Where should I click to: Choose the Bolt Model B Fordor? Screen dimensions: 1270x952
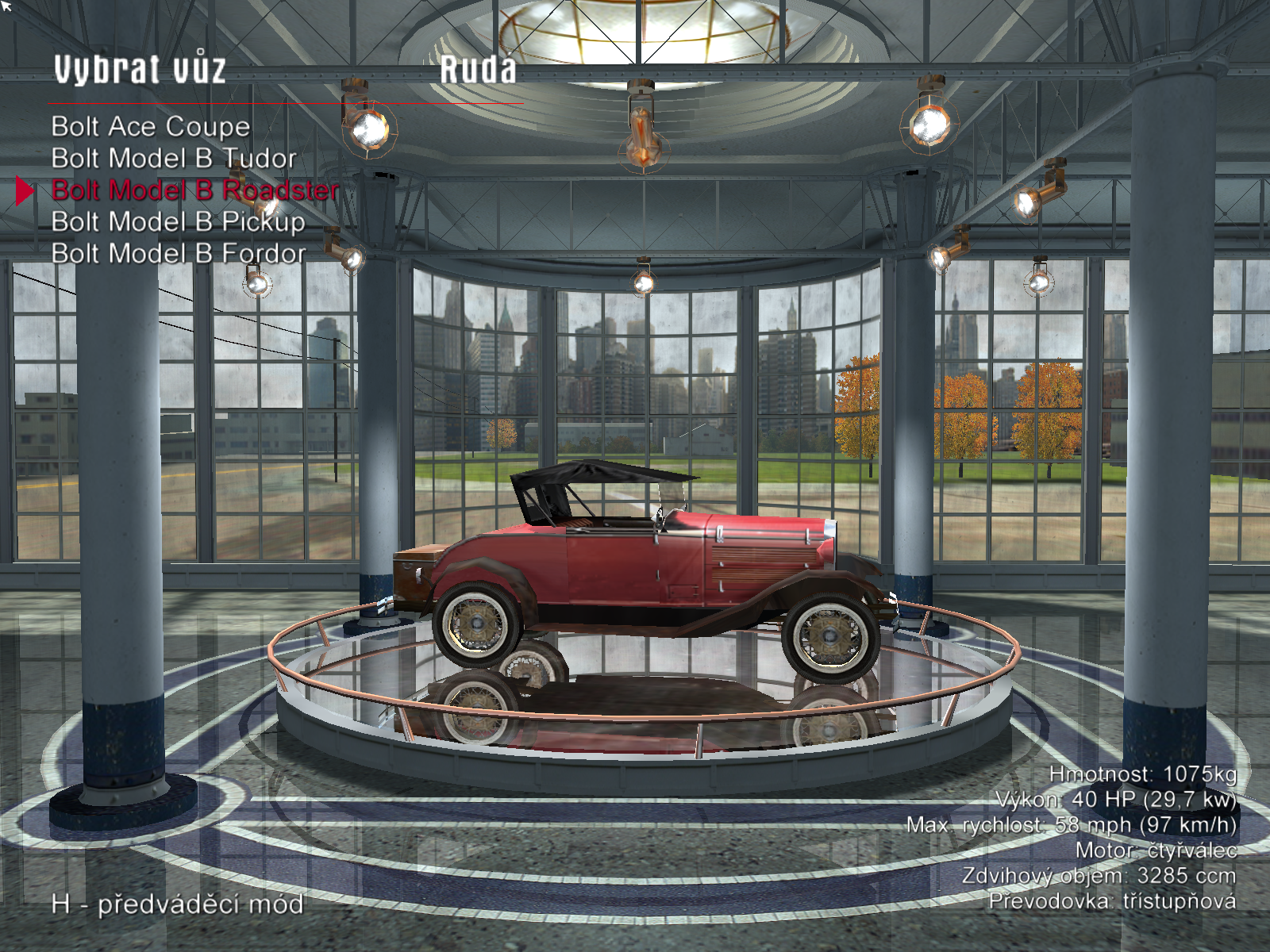178,254
